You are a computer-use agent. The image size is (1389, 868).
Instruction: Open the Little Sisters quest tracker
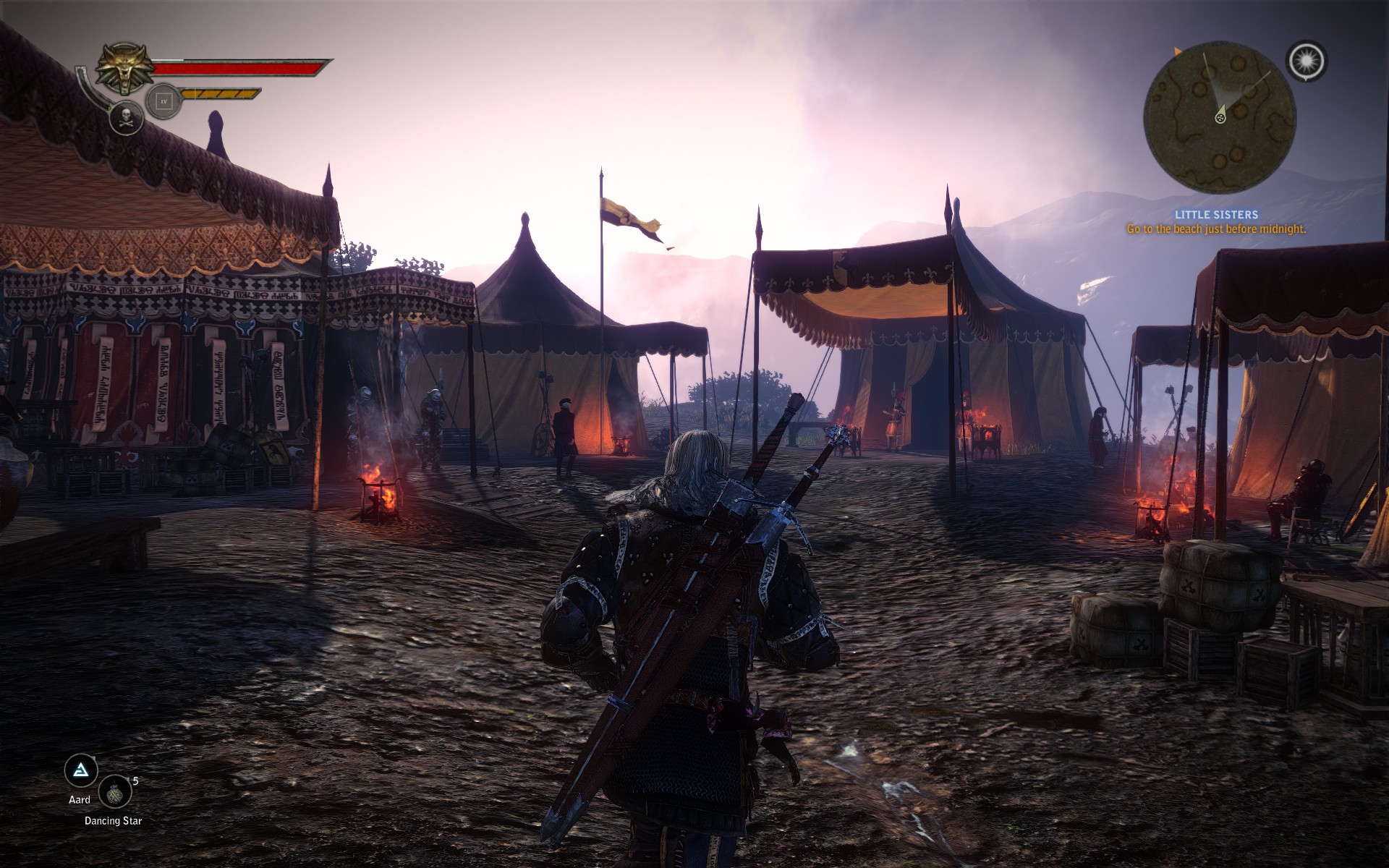coord(1216,215)
